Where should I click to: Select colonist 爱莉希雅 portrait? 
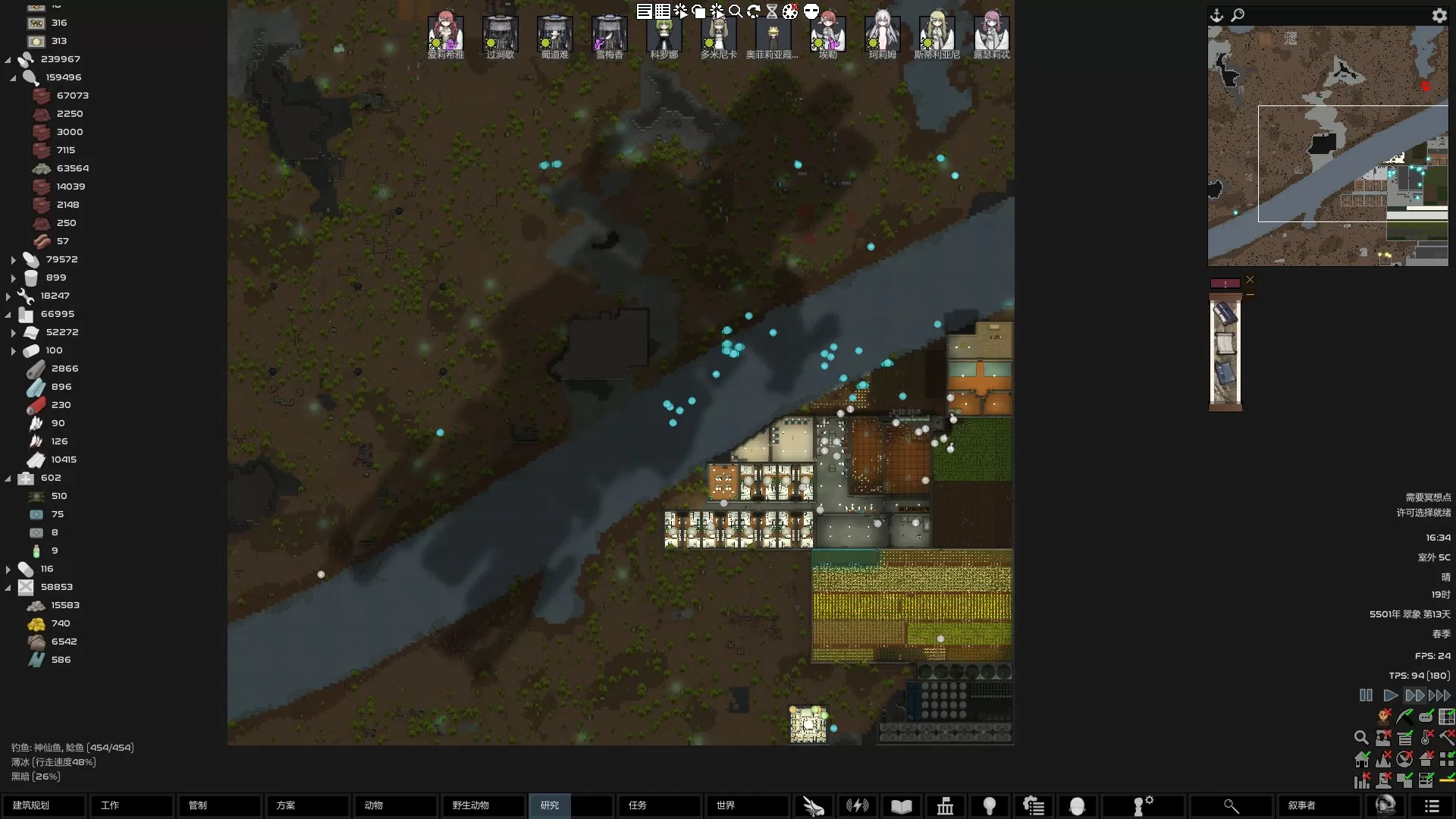(x=445, y=33)
